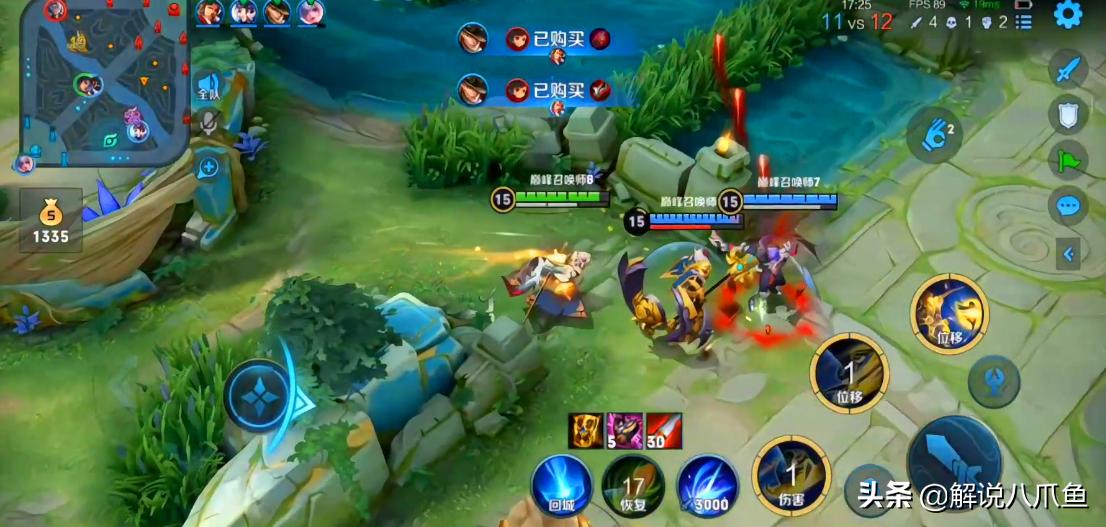The height and width of the screenshot is (527, 1106).
Task: Use the large top 位移 skill
Action: [x=949, y=314]
